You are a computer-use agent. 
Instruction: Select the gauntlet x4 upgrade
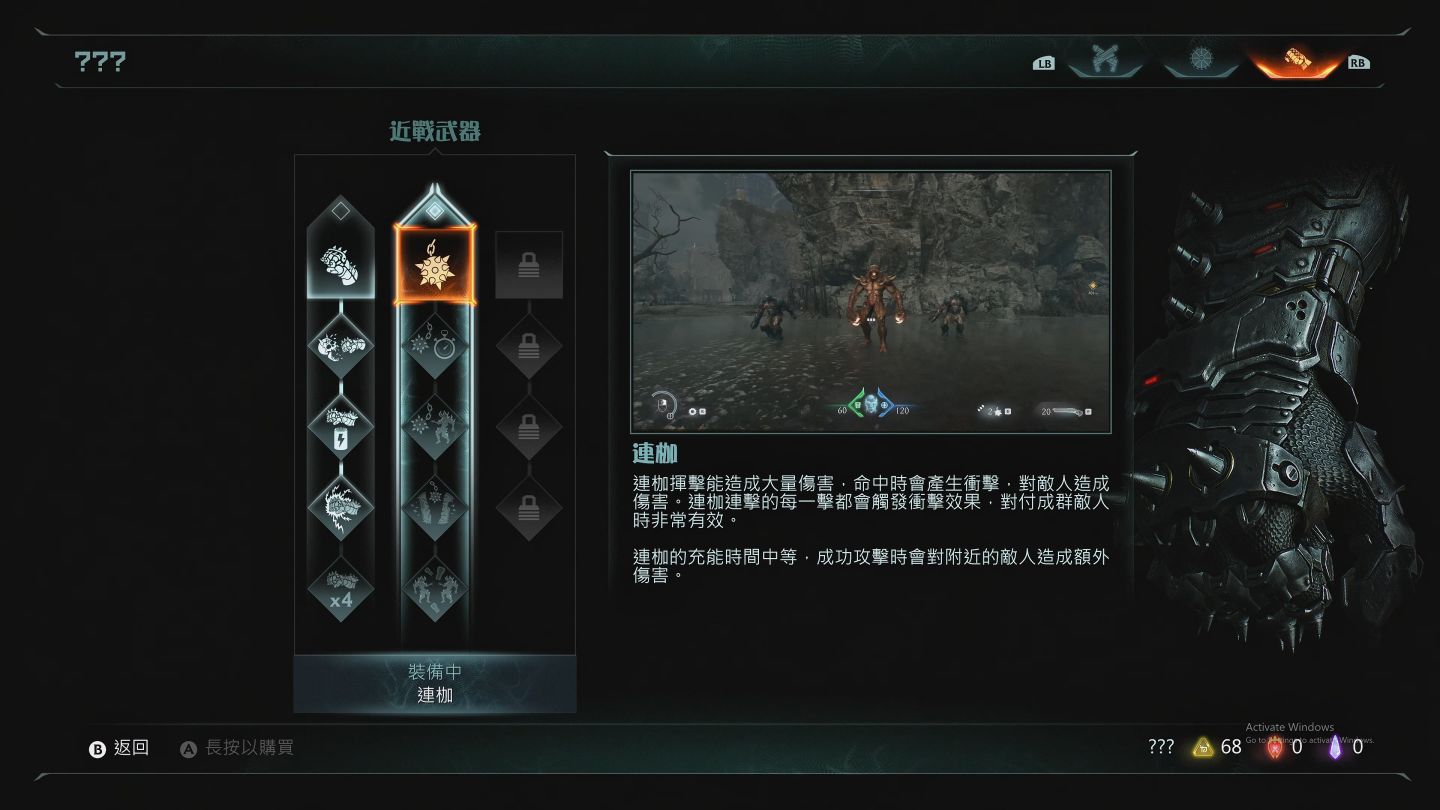(340, 588)
